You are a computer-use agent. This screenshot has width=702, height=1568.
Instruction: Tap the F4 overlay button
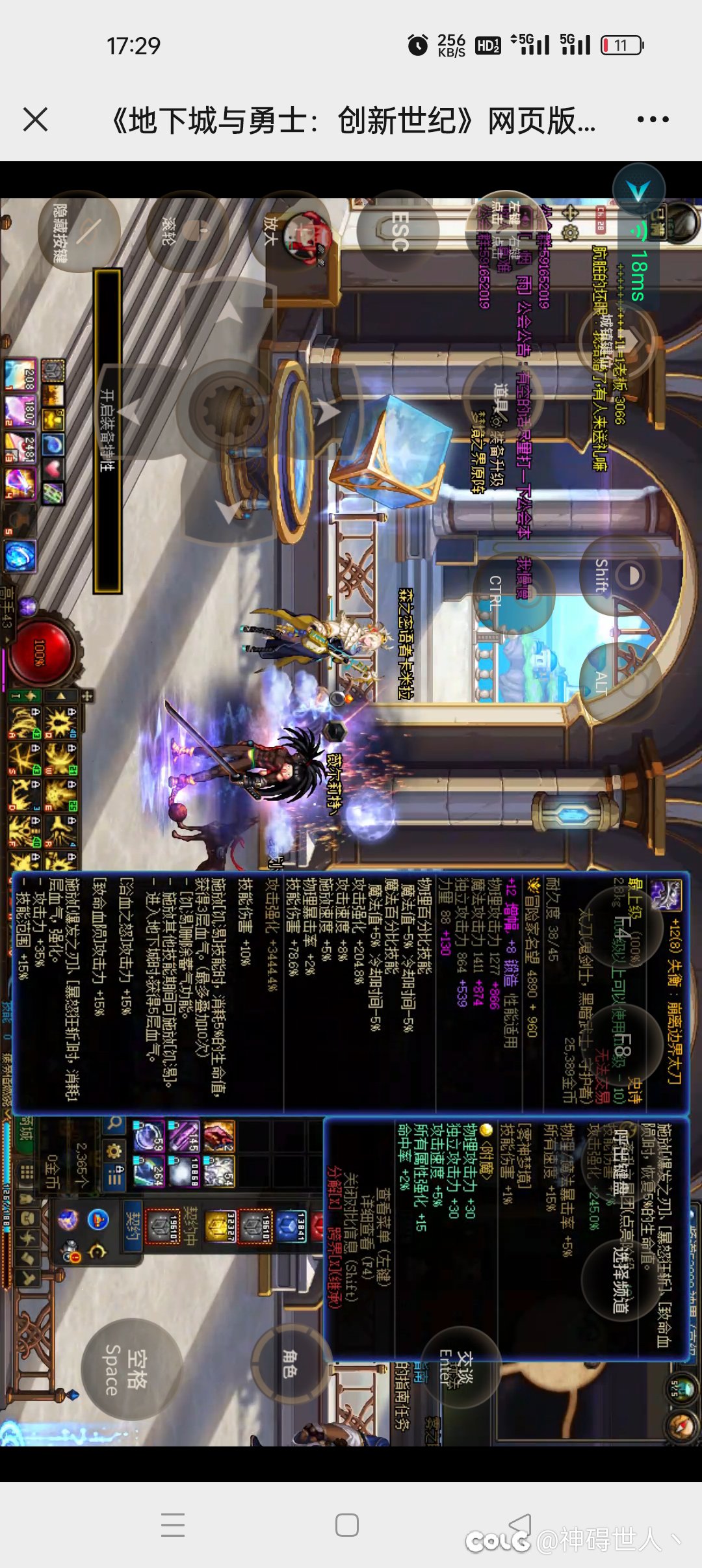click(x=622, y=926)
